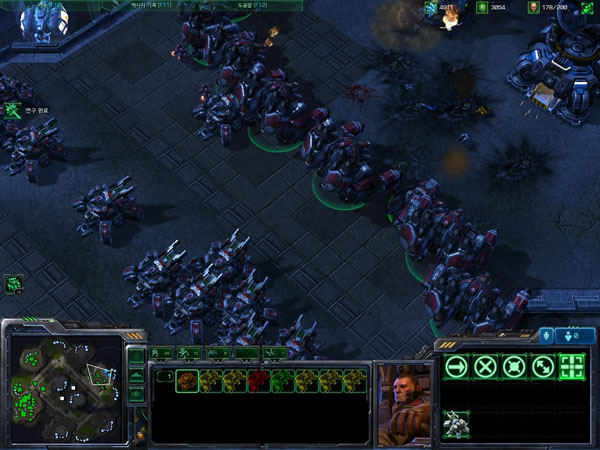Click the research complete alert icon
This screenshot has height=450, width=600.
[14, 110]
